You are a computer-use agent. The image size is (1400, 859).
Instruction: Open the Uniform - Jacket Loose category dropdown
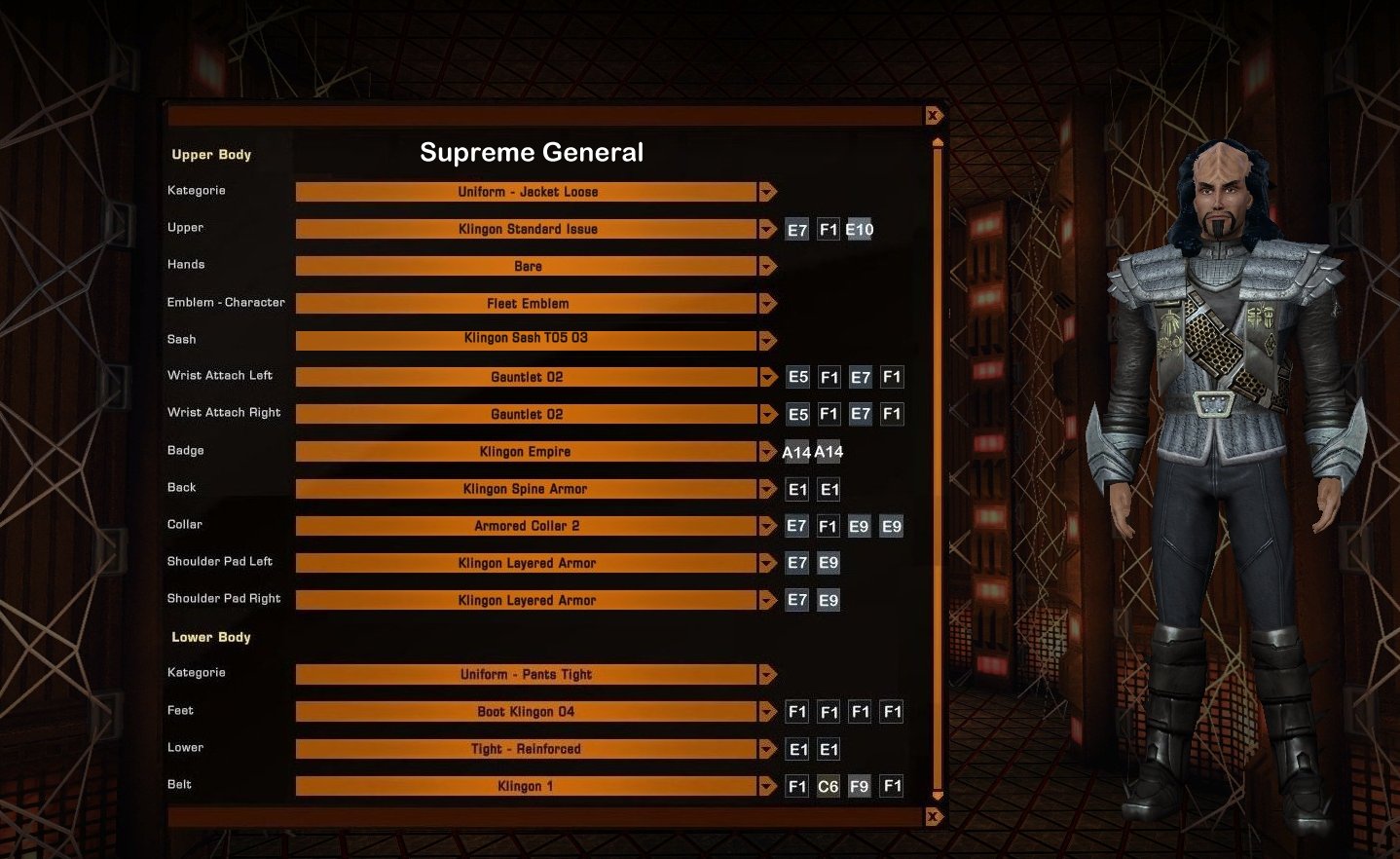pos(527,192)
